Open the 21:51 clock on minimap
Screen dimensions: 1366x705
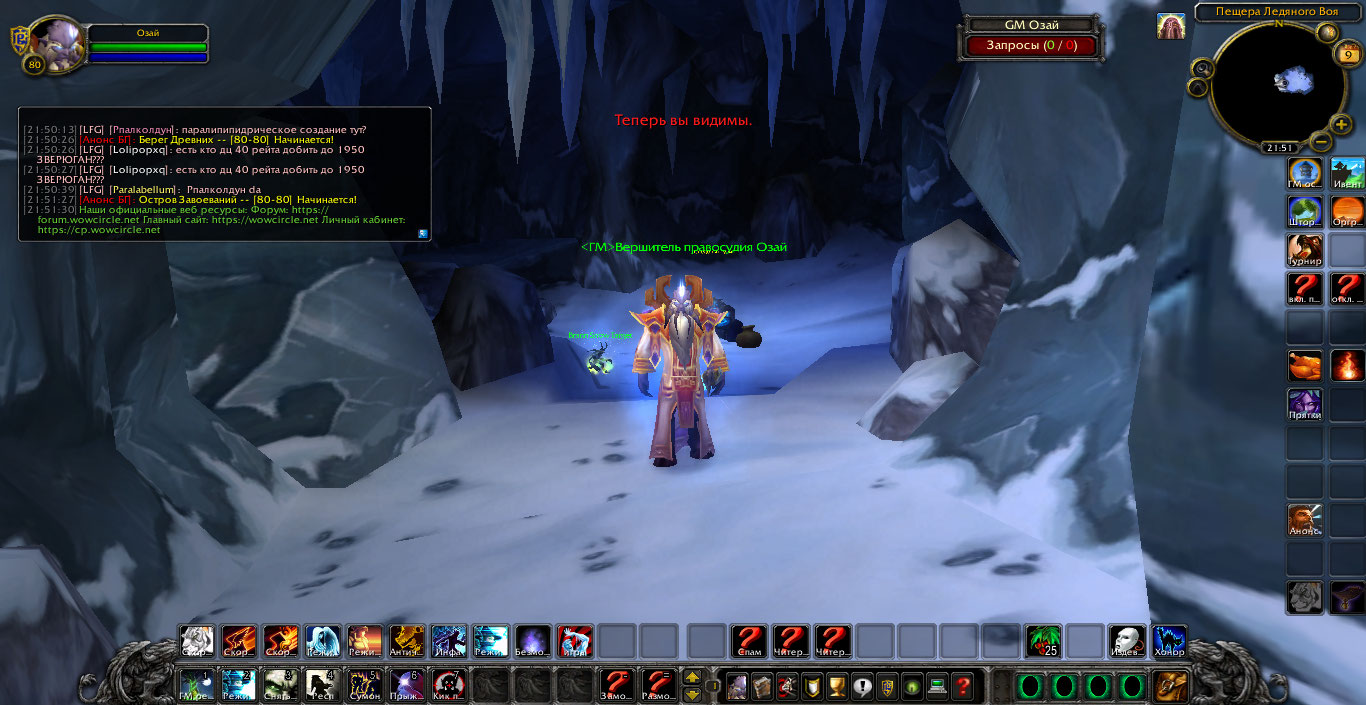click(x=1278, y=147)
